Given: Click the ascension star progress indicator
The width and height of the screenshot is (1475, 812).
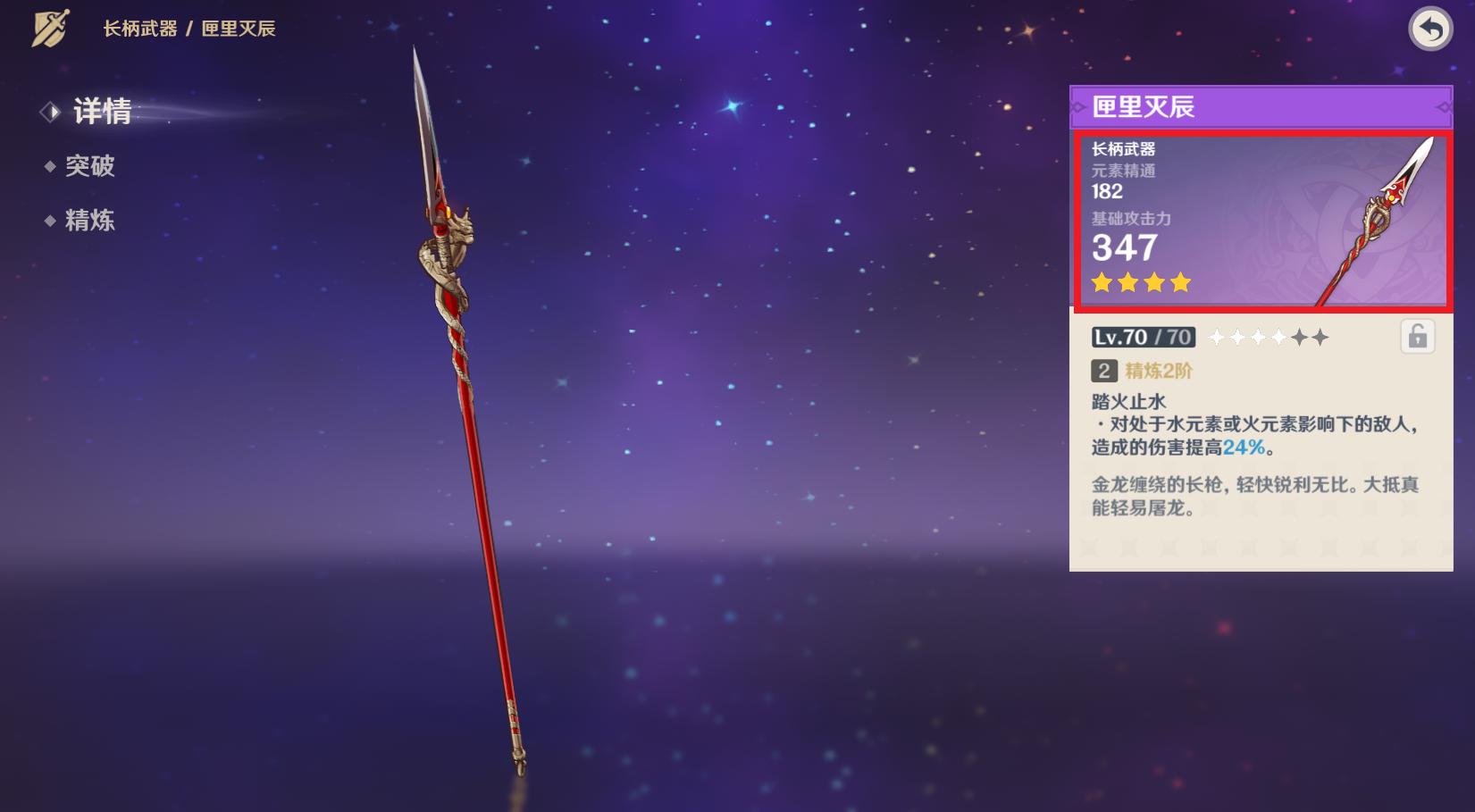Looking at the screenshot, I should 1268,338.
